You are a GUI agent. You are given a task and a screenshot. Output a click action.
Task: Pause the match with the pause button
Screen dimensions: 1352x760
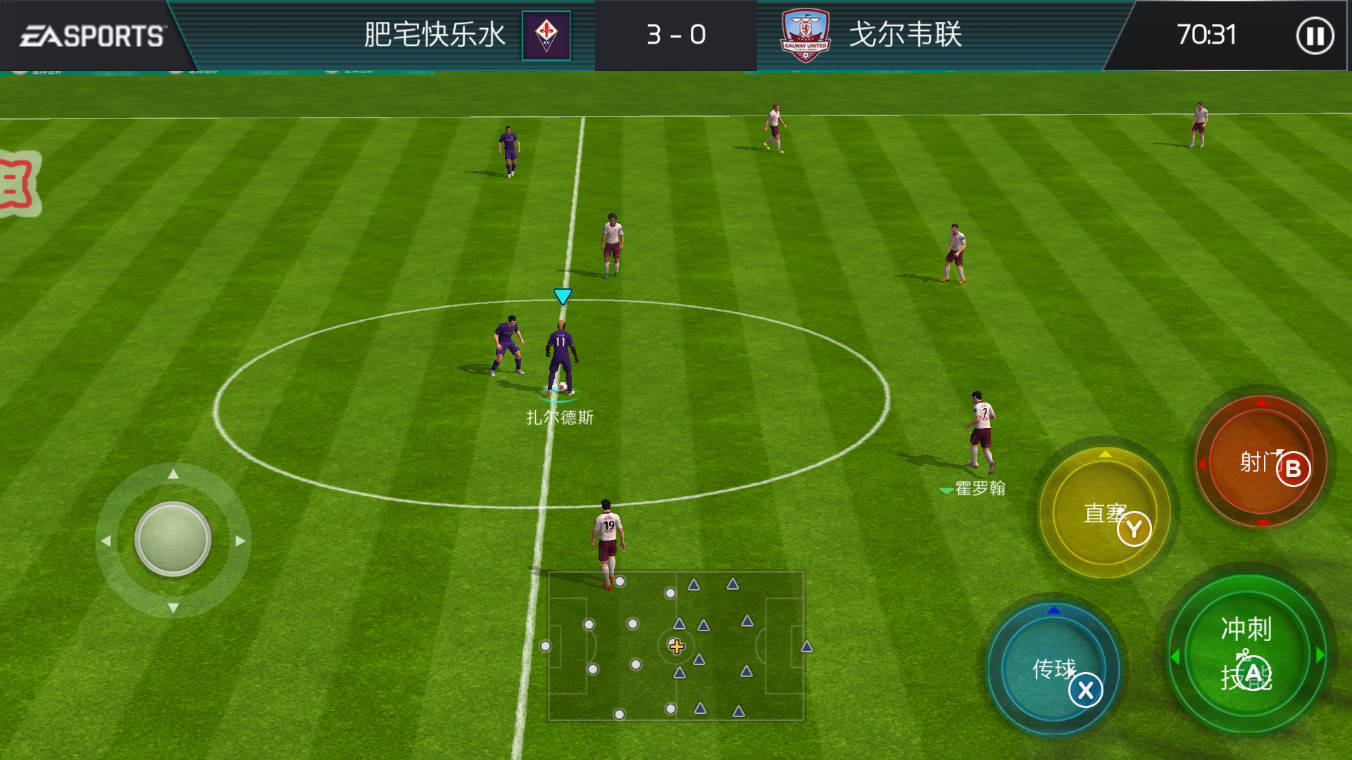[1316, 35]
